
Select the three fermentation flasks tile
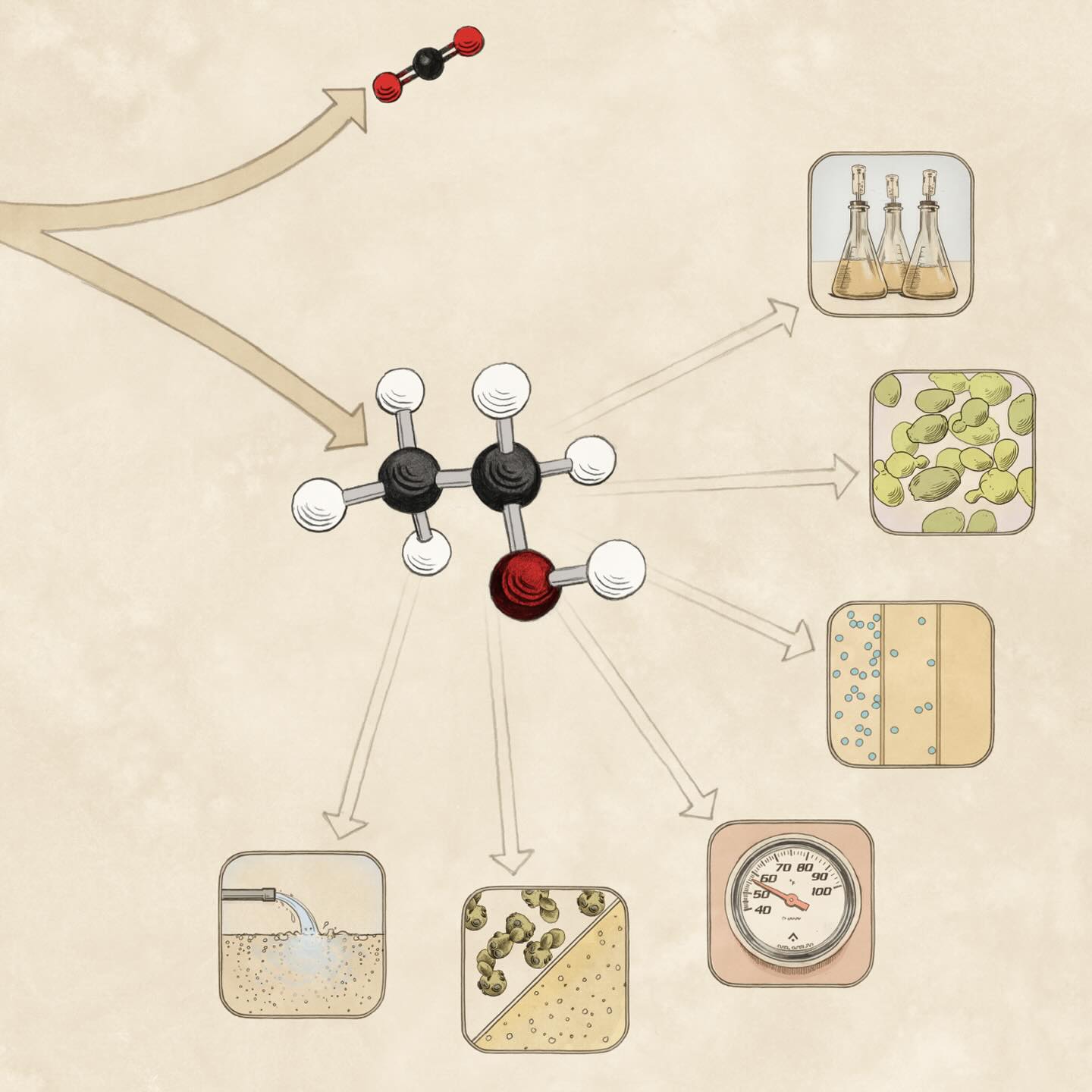click(x=892, y=235)
